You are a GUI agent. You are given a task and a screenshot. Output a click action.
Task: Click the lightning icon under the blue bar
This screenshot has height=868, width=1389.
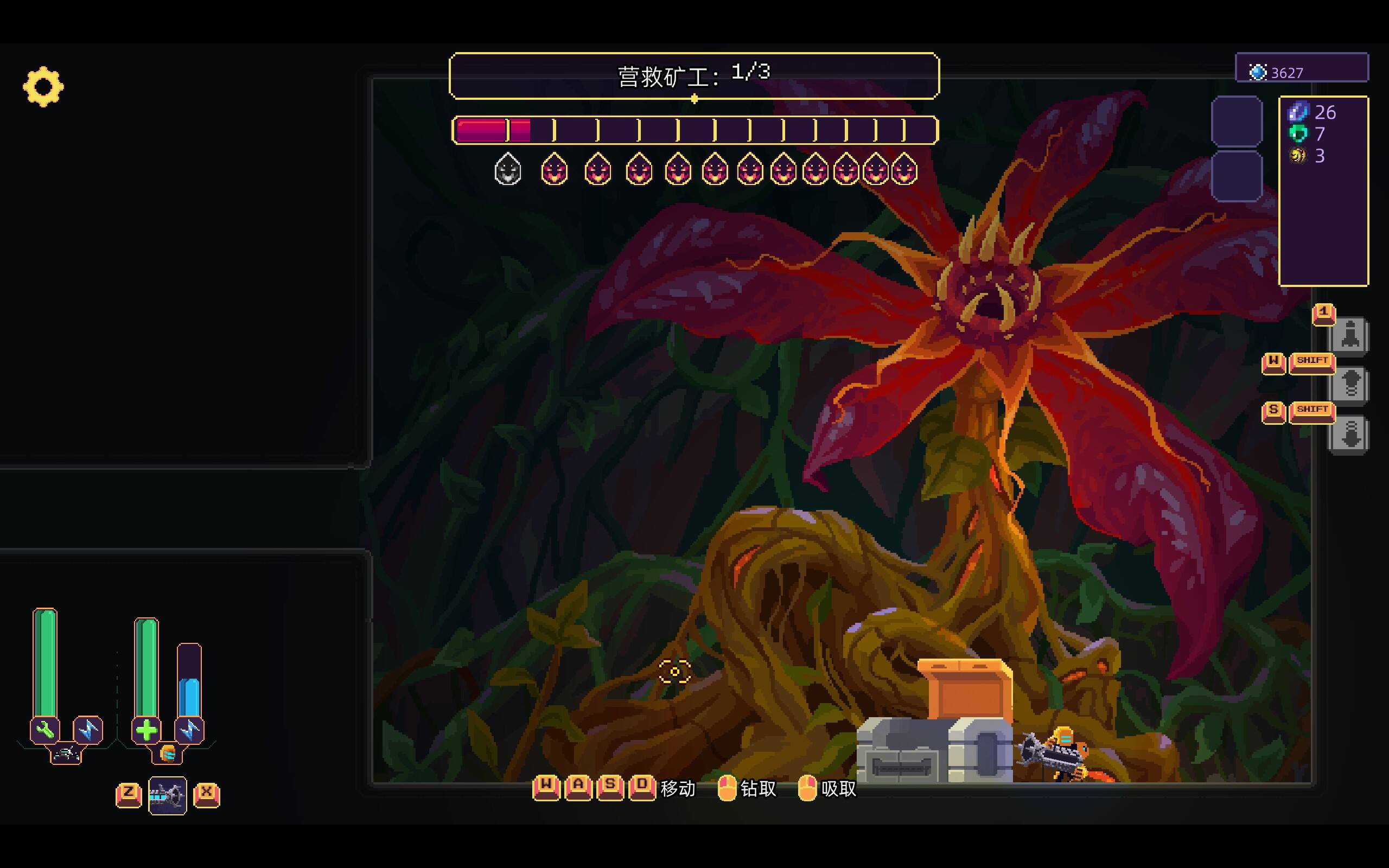click(x=189, y=730)
